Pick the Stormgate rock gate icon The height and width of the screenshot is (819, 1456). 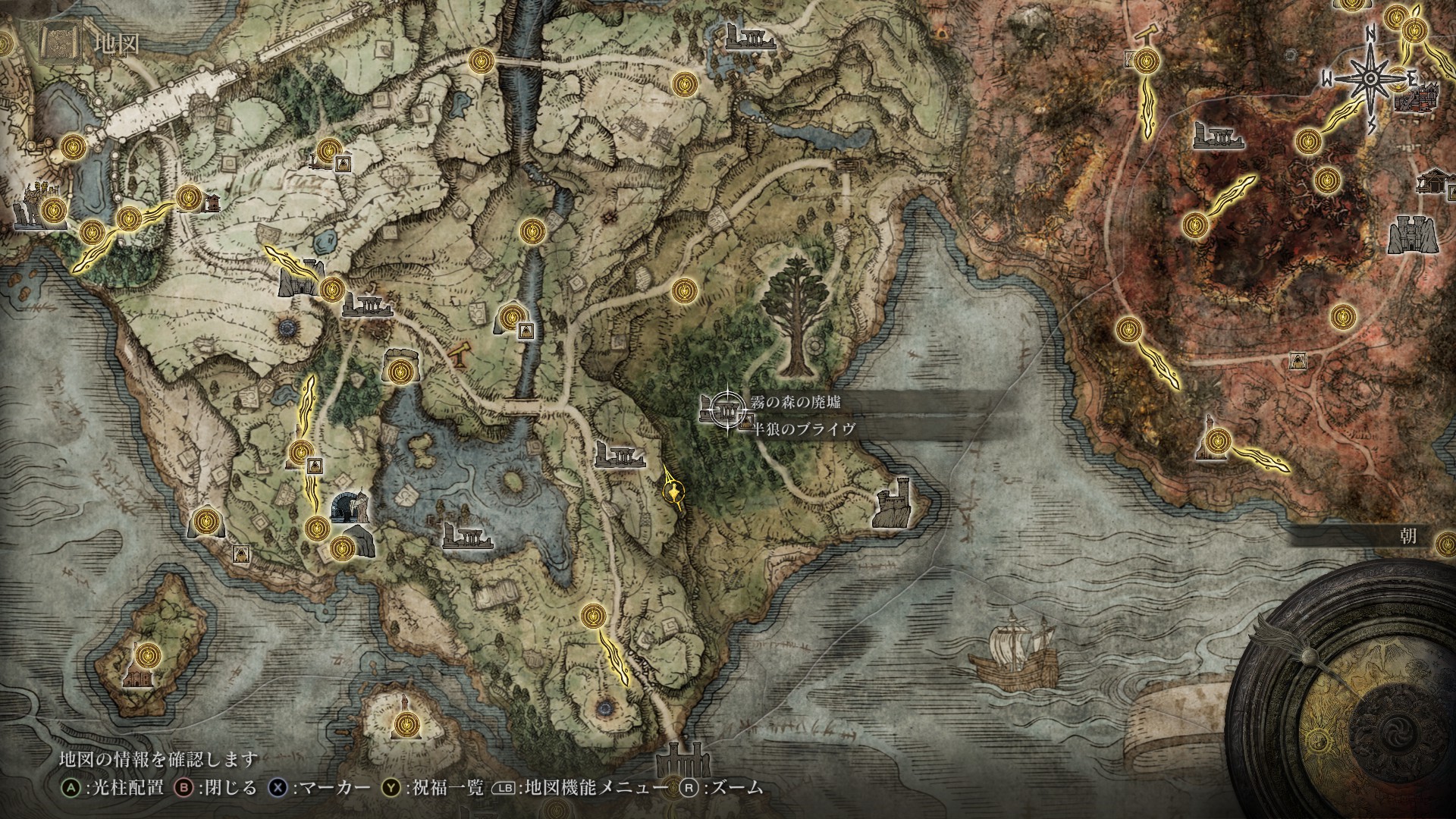click(x=301, y=278)
